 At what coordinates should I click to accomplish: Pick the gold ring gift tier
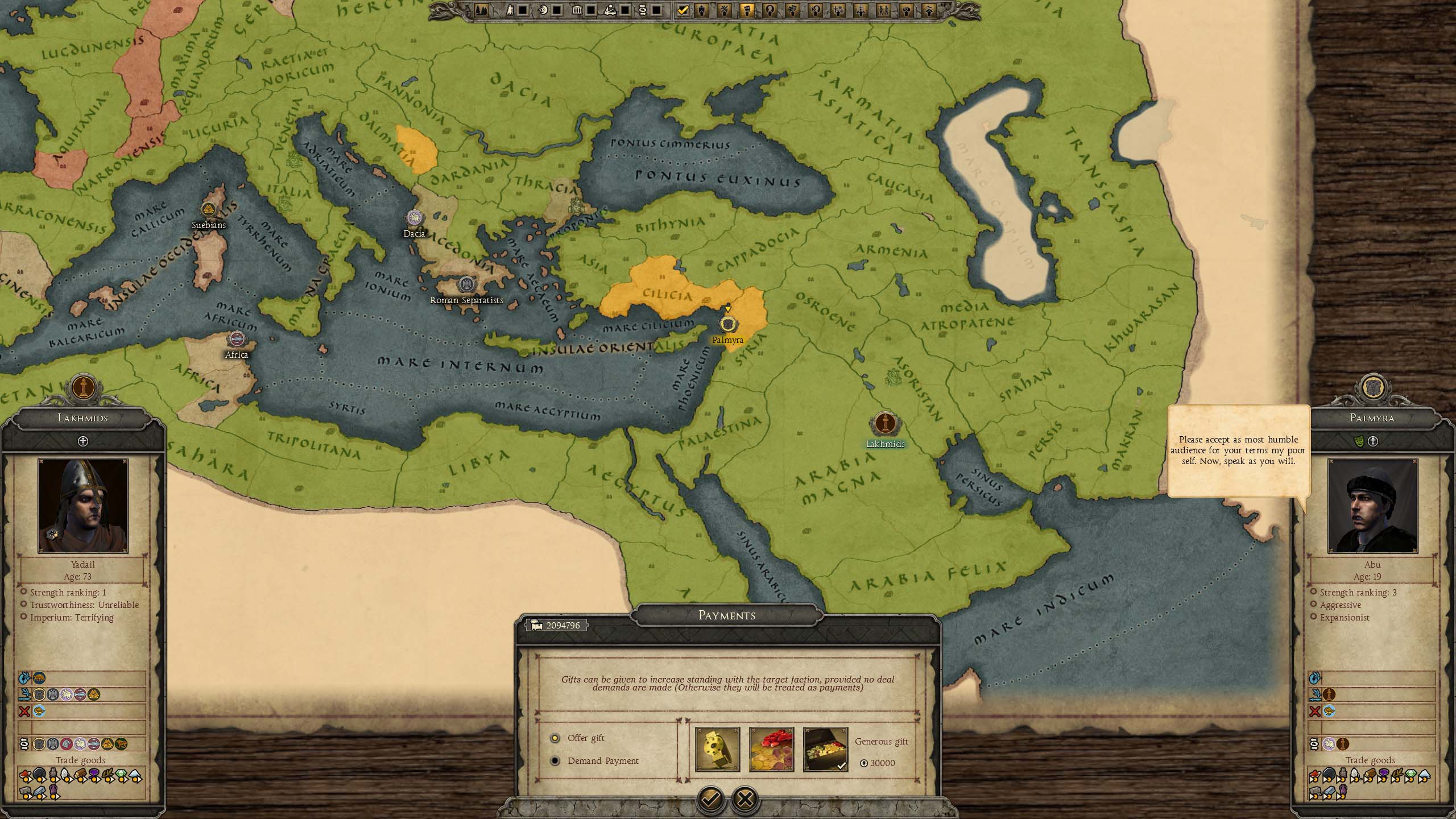pos(717,750)
